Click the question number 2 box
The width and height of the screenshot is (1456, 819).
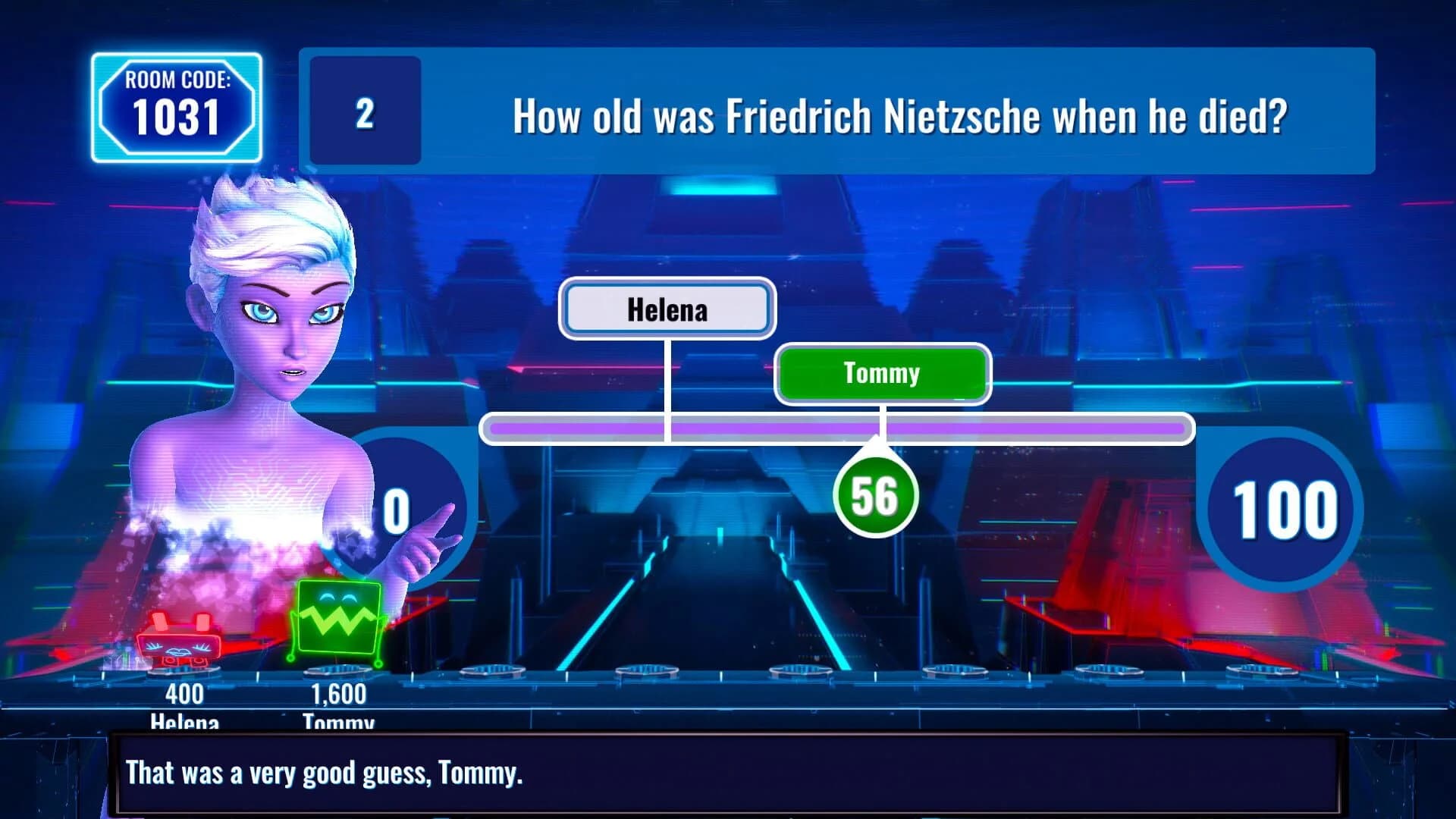(364, 114)
